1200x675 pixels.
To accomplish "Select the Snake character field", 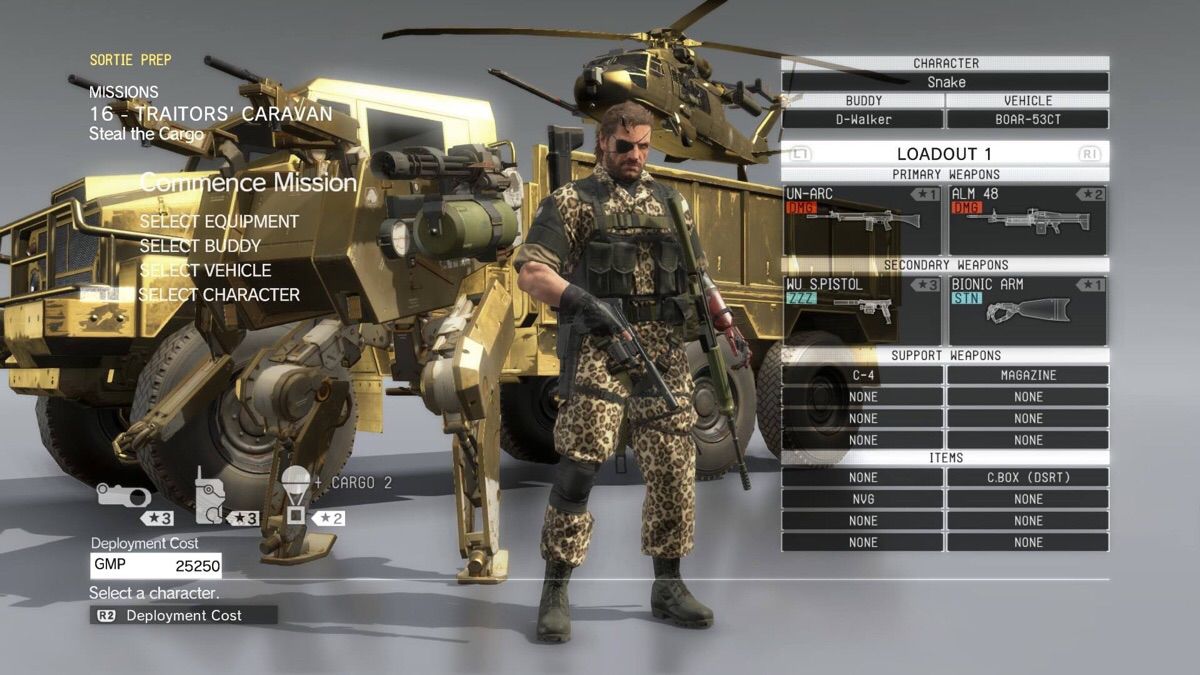I will [945, 82].
